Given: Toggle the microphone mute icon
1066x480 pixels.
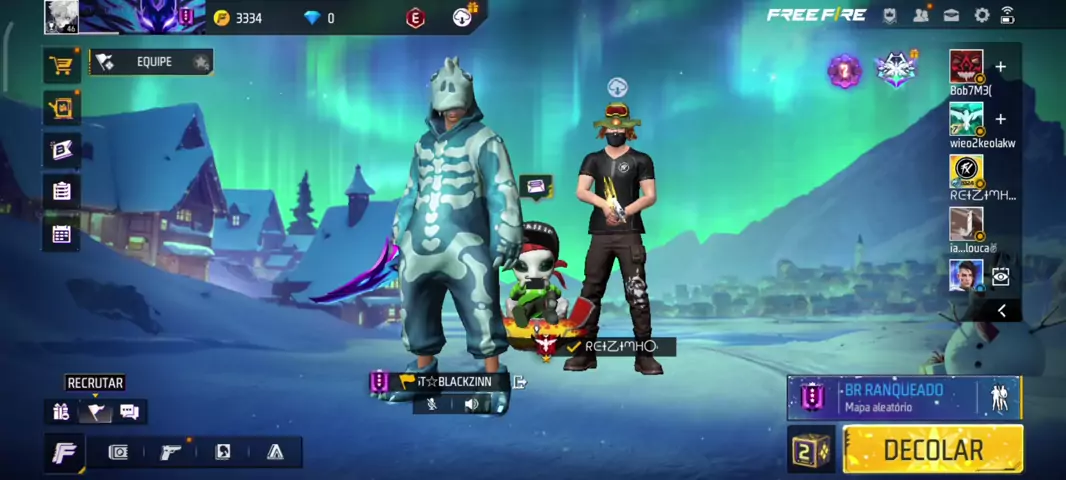Looking at the screenshot, I should pos(432,404).
